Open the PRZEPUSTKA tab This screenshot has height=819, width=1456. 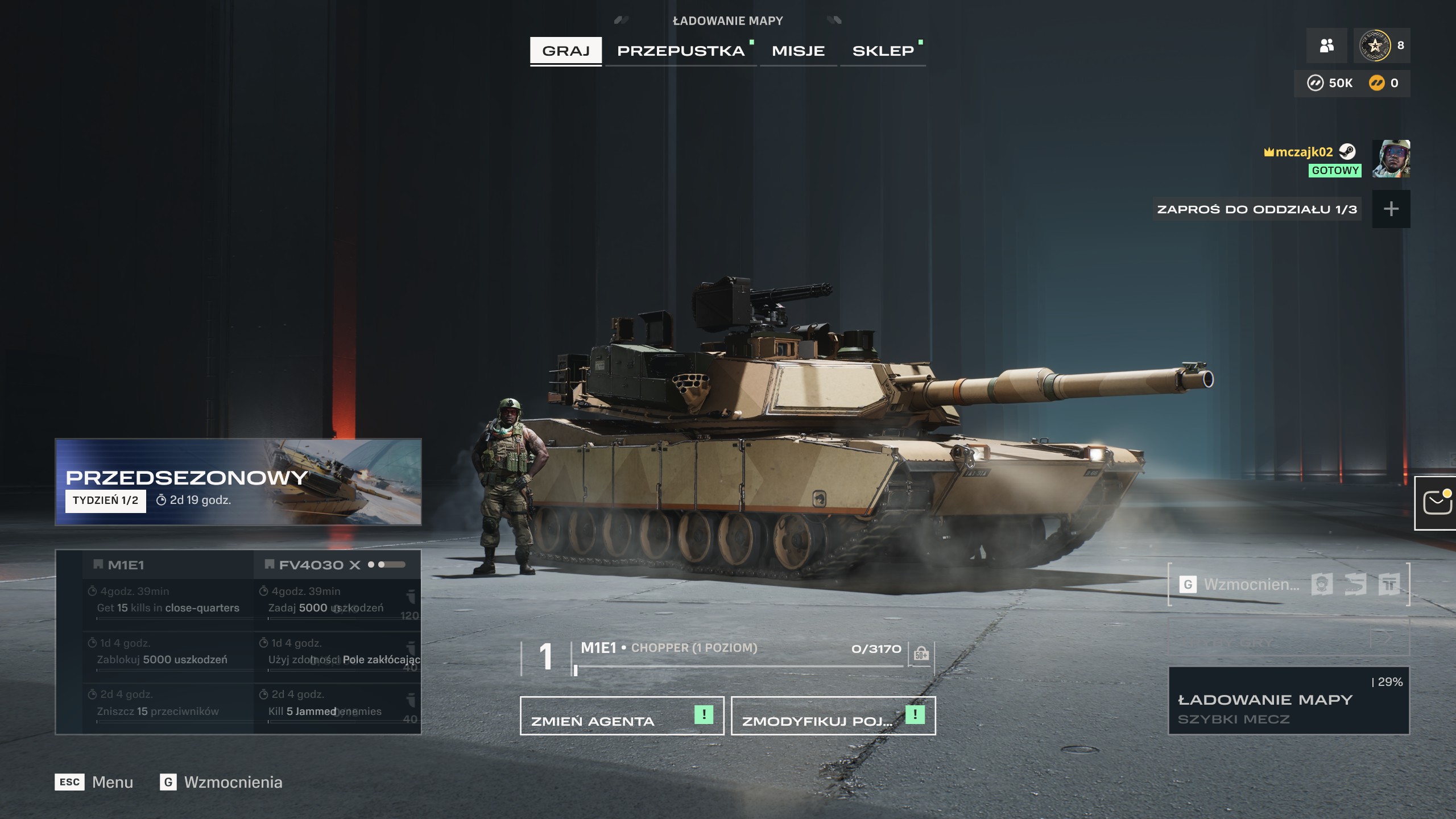click(x=681, y=51)
